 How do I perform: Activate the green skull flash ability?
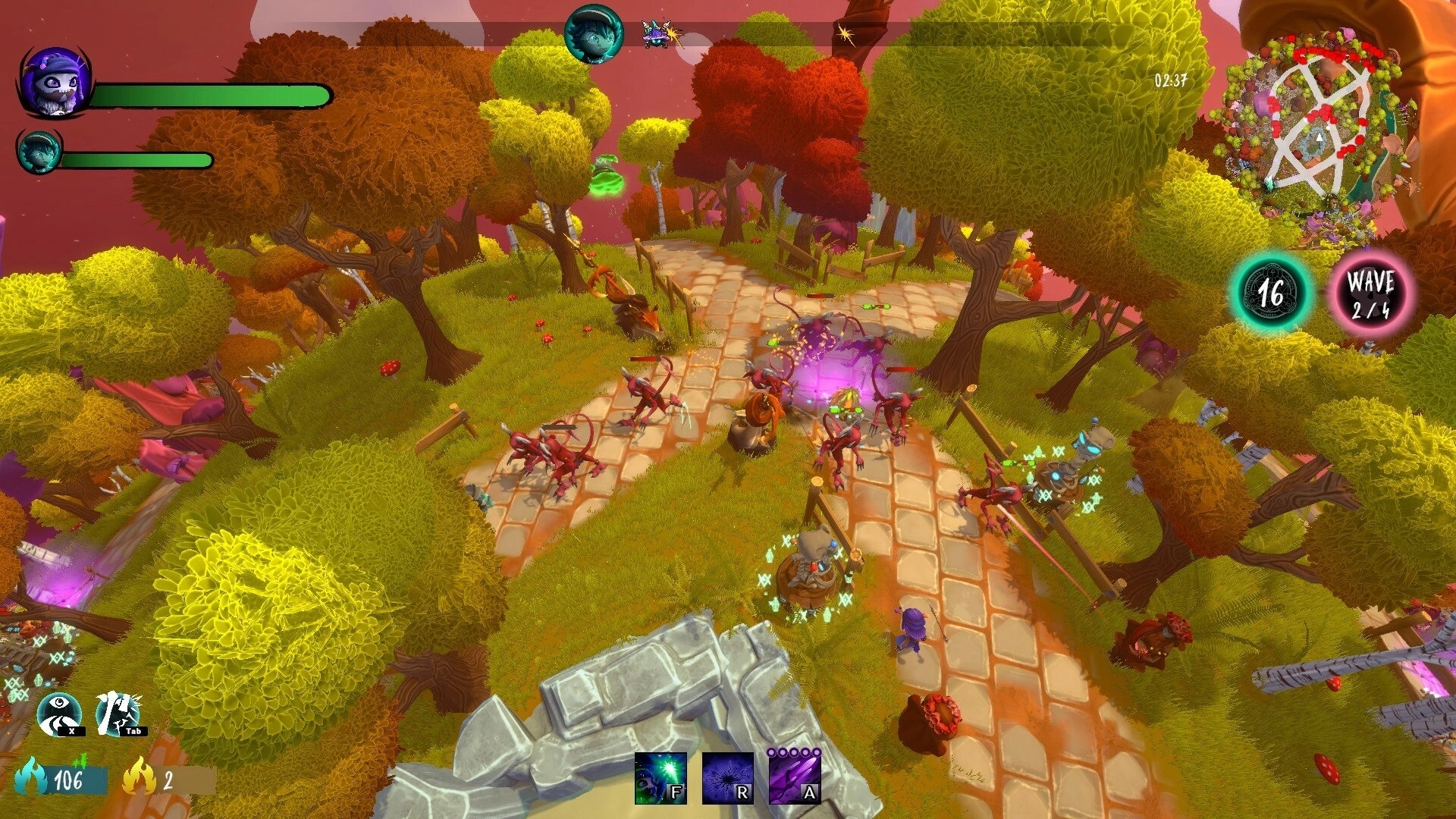coord(660,777)
